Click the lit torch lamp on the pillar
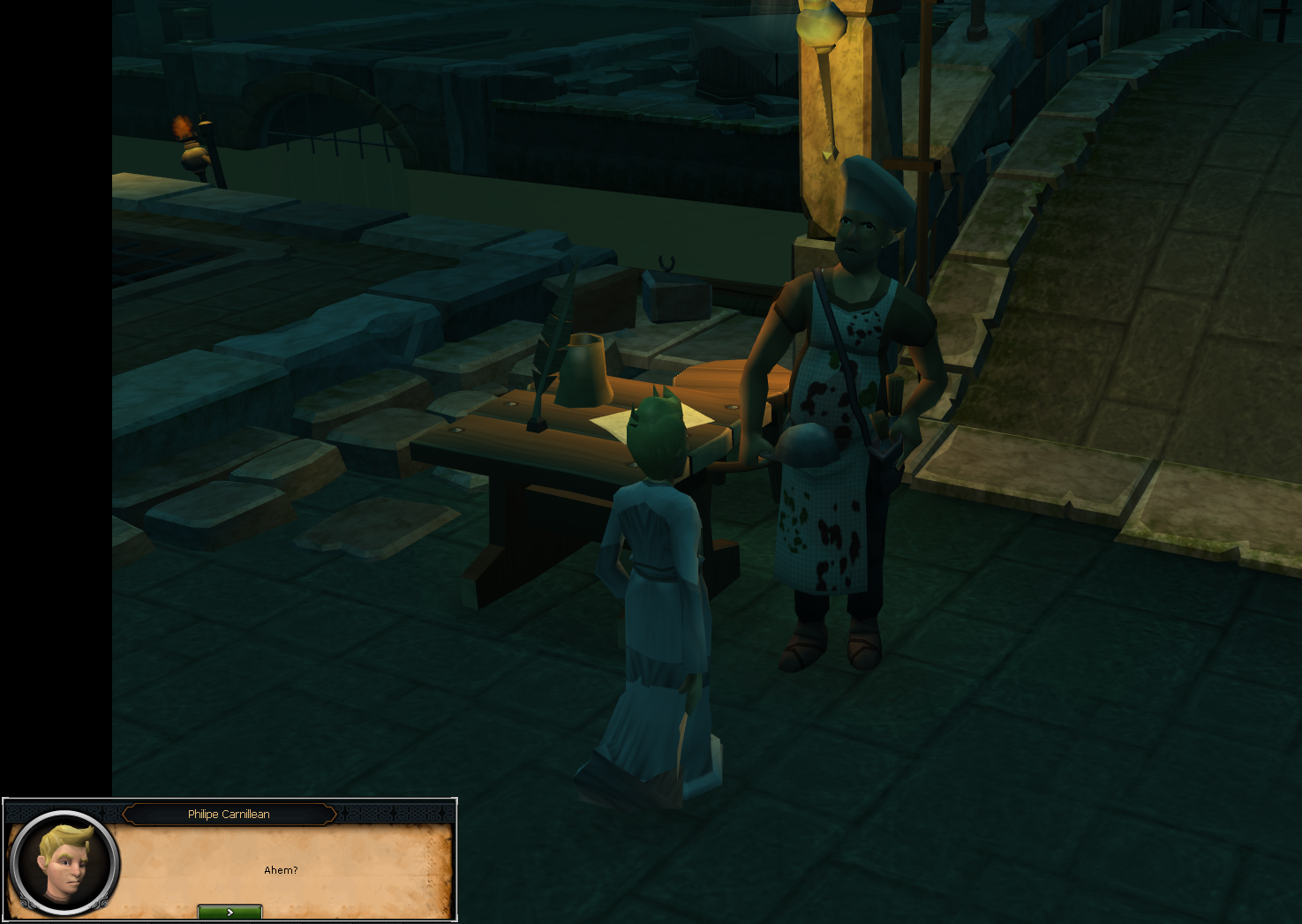 [x=821, y=26]
